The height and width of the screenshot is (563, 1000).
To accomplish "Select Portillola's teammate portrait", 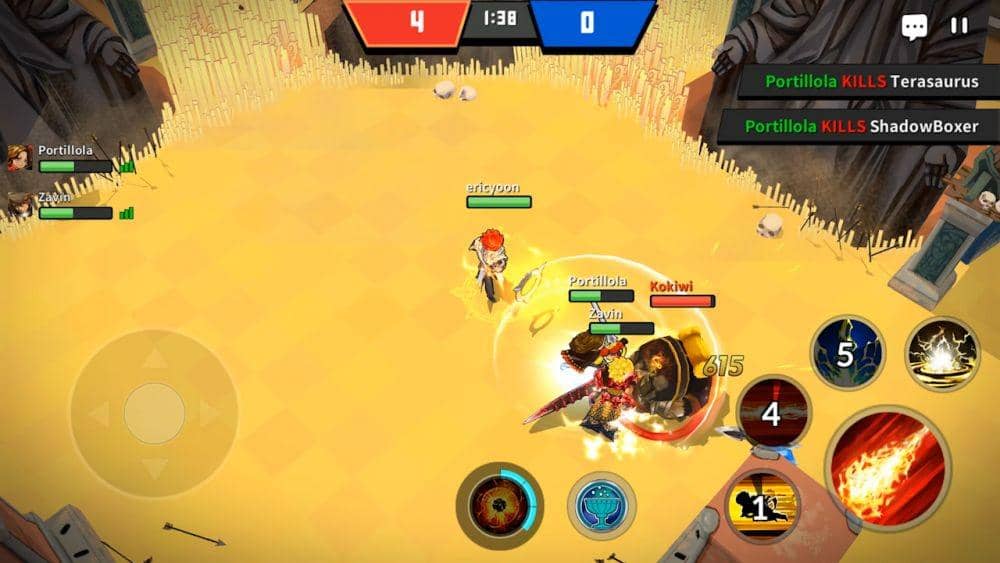I will point(19,158).
